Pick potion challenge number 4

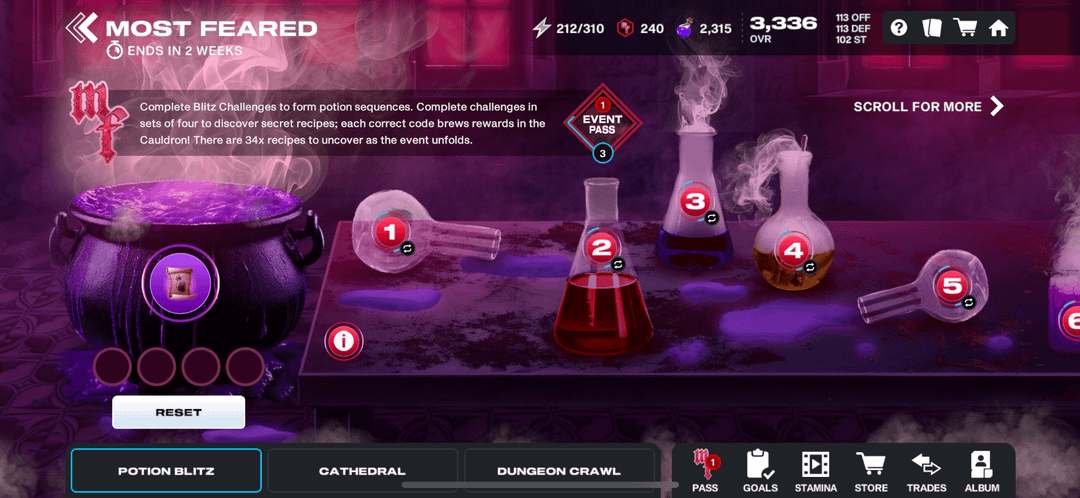(x=793, y=251)
